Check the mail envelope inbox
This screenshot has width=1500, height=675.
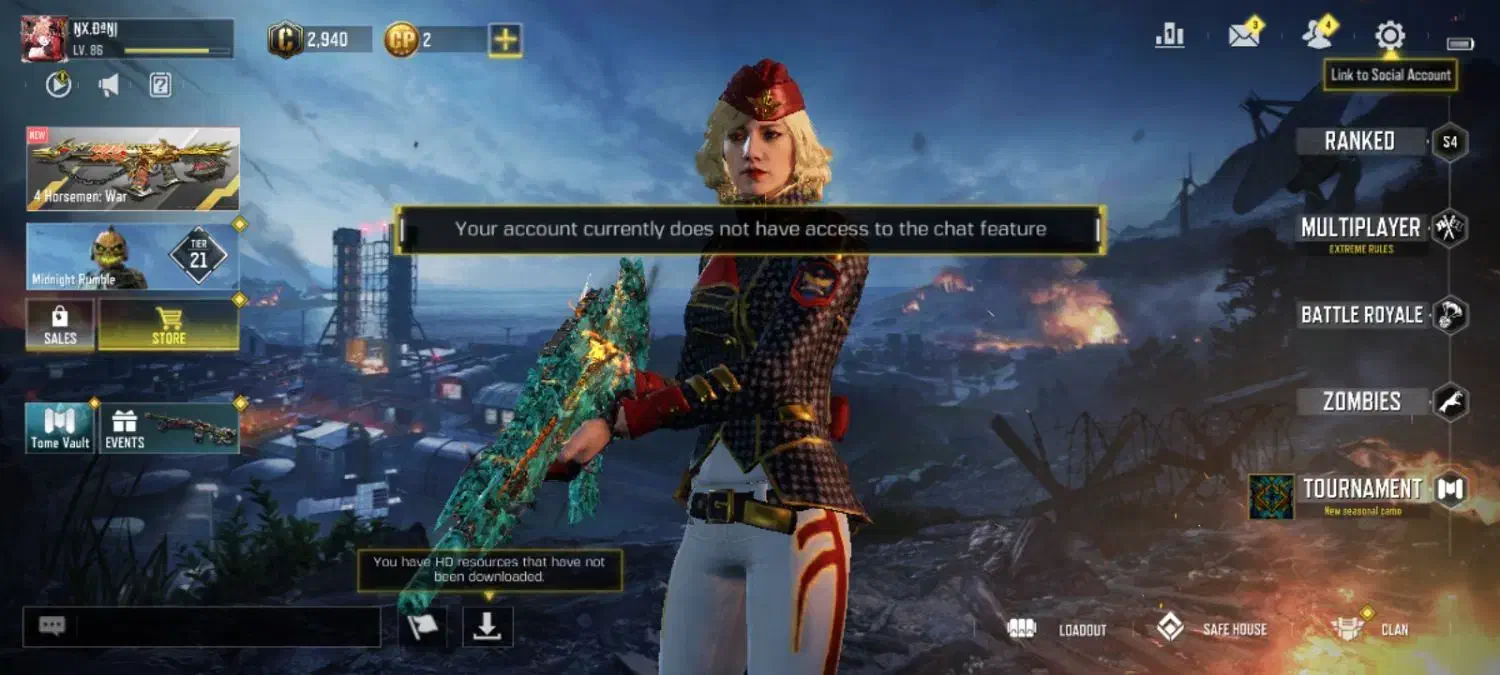pyautogui.click(x=1244, y=36)
